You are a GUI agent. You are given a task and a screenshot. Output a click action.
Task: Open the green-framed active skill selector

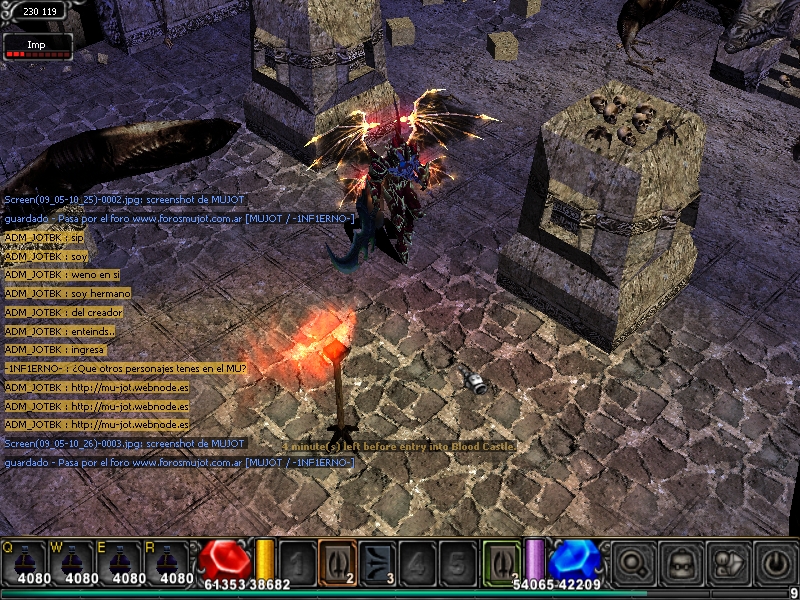[501, 561]
